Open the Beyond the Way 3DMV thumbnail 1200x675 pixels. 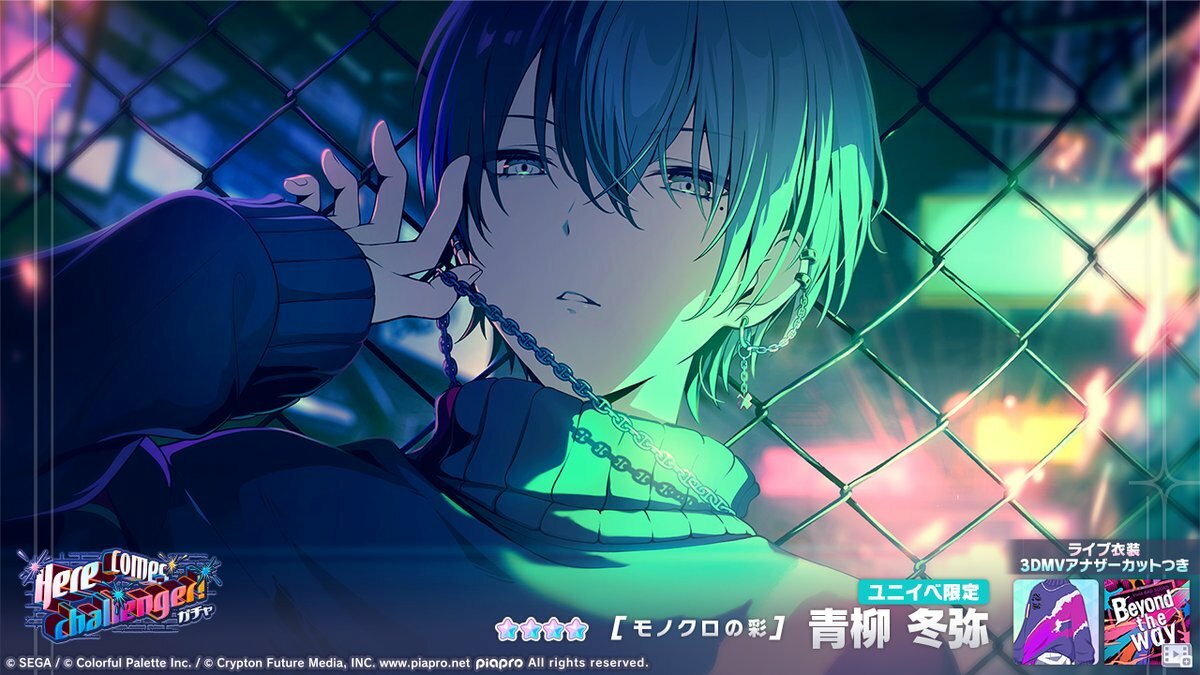pos(1147,621)
